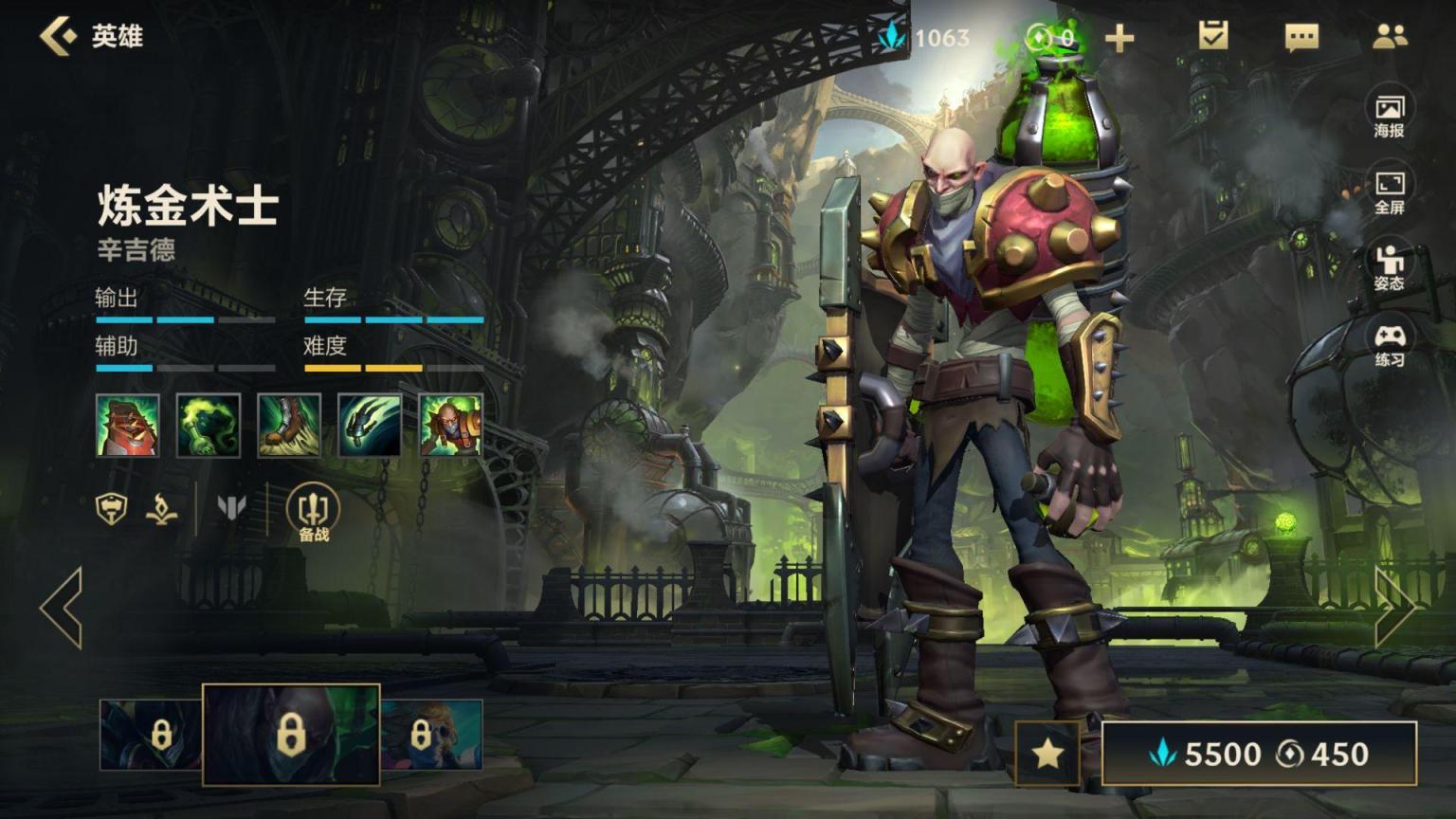
Task: Show the next hero with right arrow
Action: [x=1394, y=608]
